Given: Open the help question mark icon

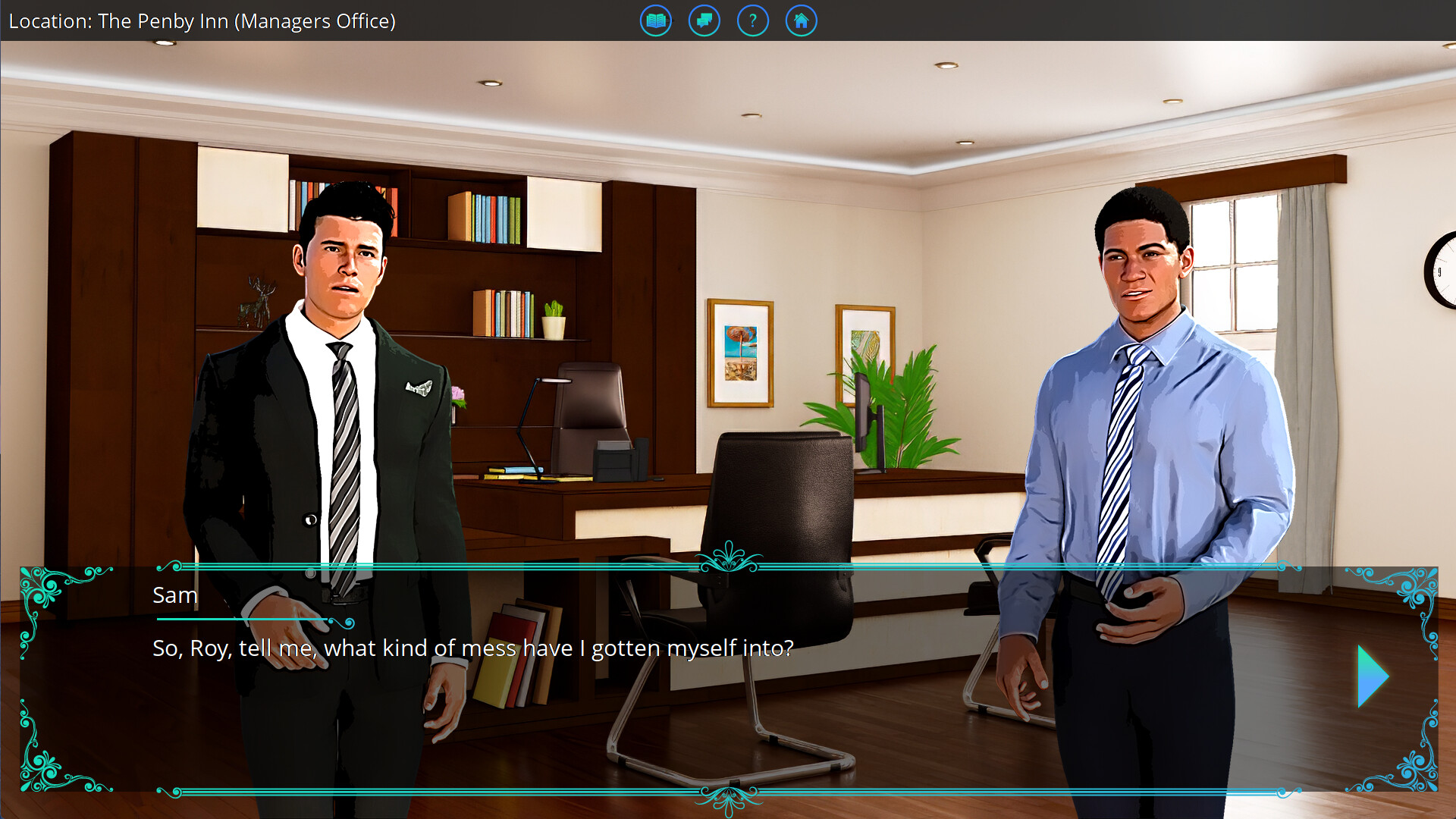Looking at the screenshot, I should 753,20.
